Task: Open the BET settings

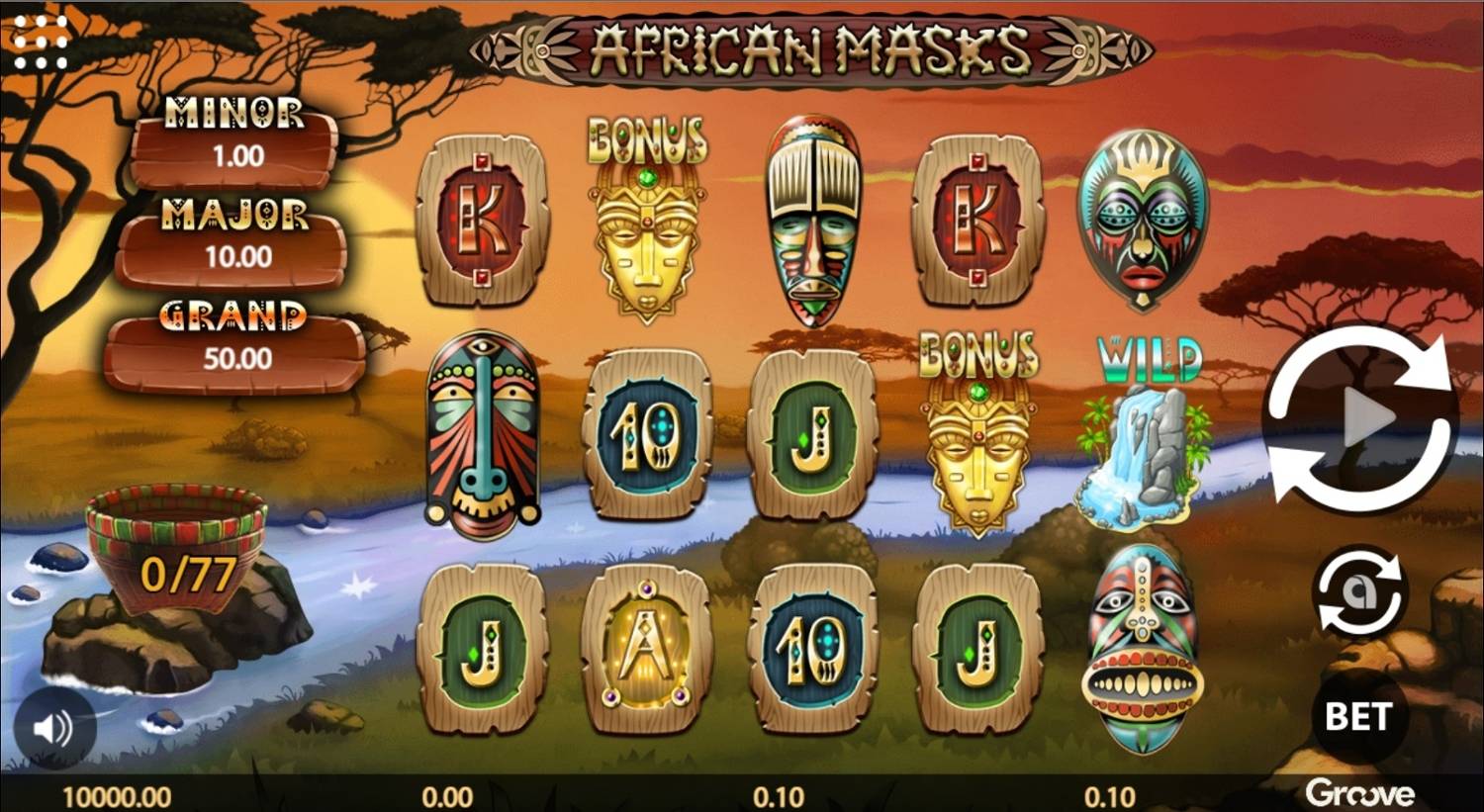Action: point(1360,714)
